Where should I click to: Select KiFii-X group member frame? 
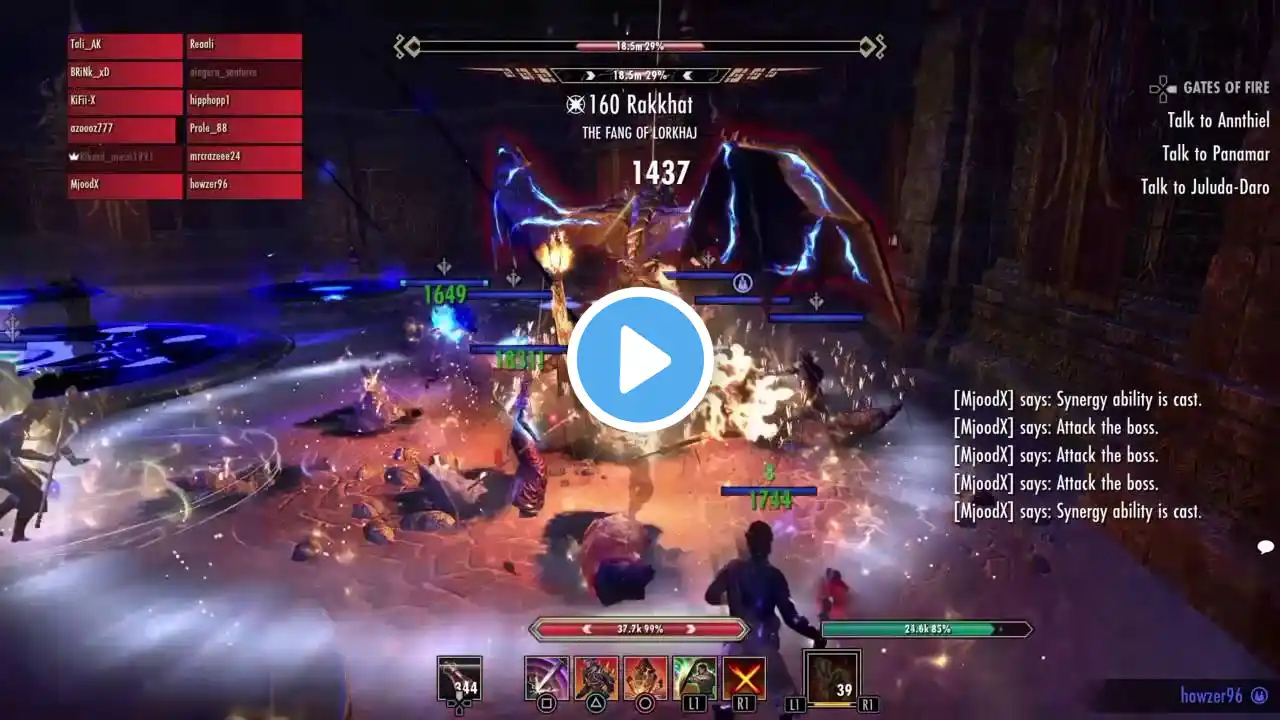(125, 102)
